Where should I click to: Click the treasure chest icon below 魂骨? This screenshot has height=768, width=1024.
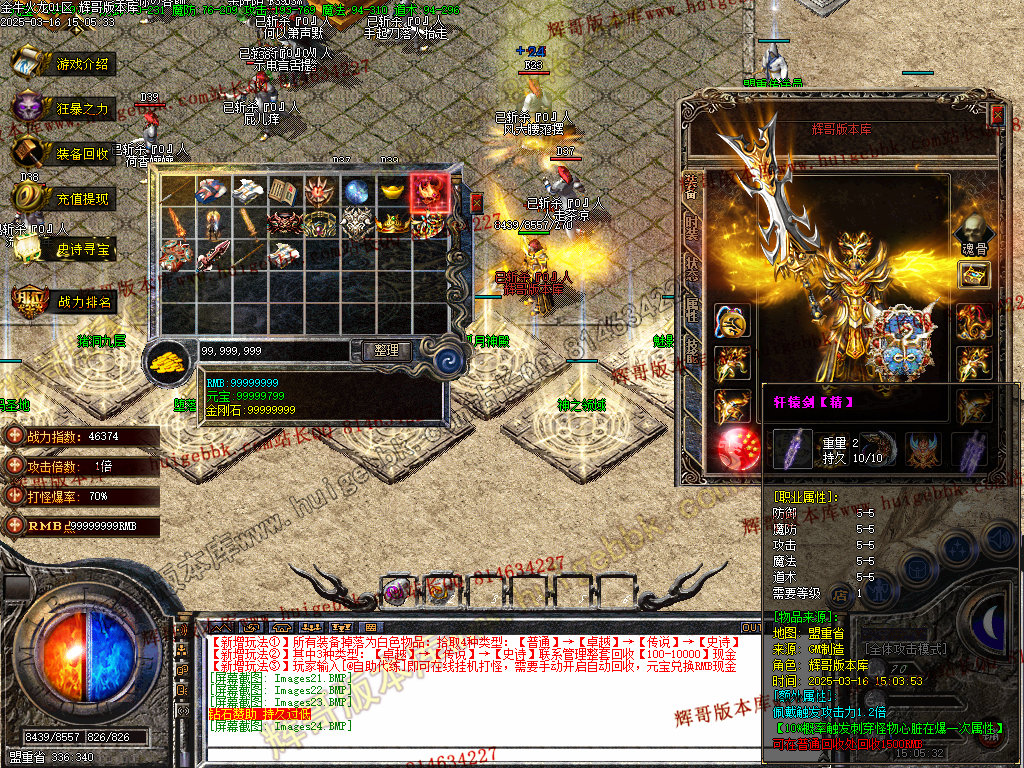(x=974, y=274)
